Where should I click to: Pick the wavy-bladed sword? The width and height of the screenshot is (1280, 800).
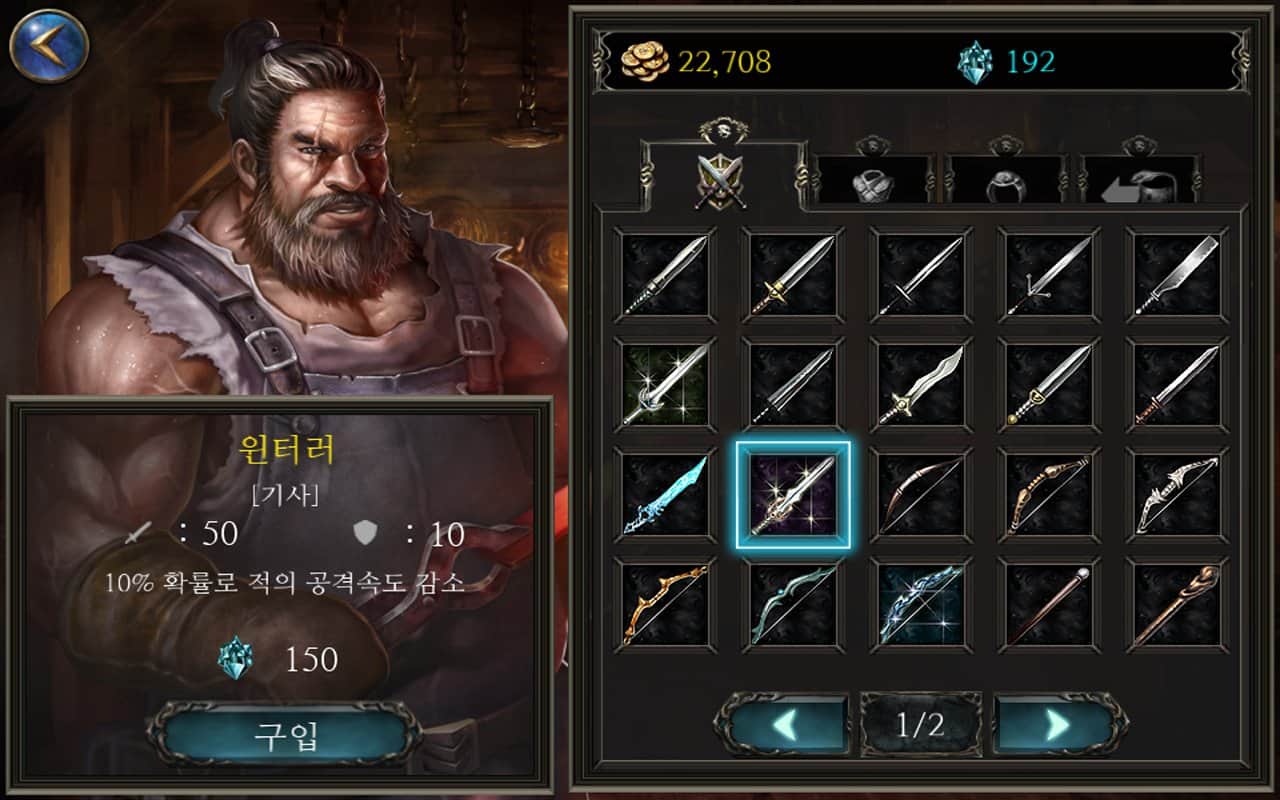(x=921, y=385)
